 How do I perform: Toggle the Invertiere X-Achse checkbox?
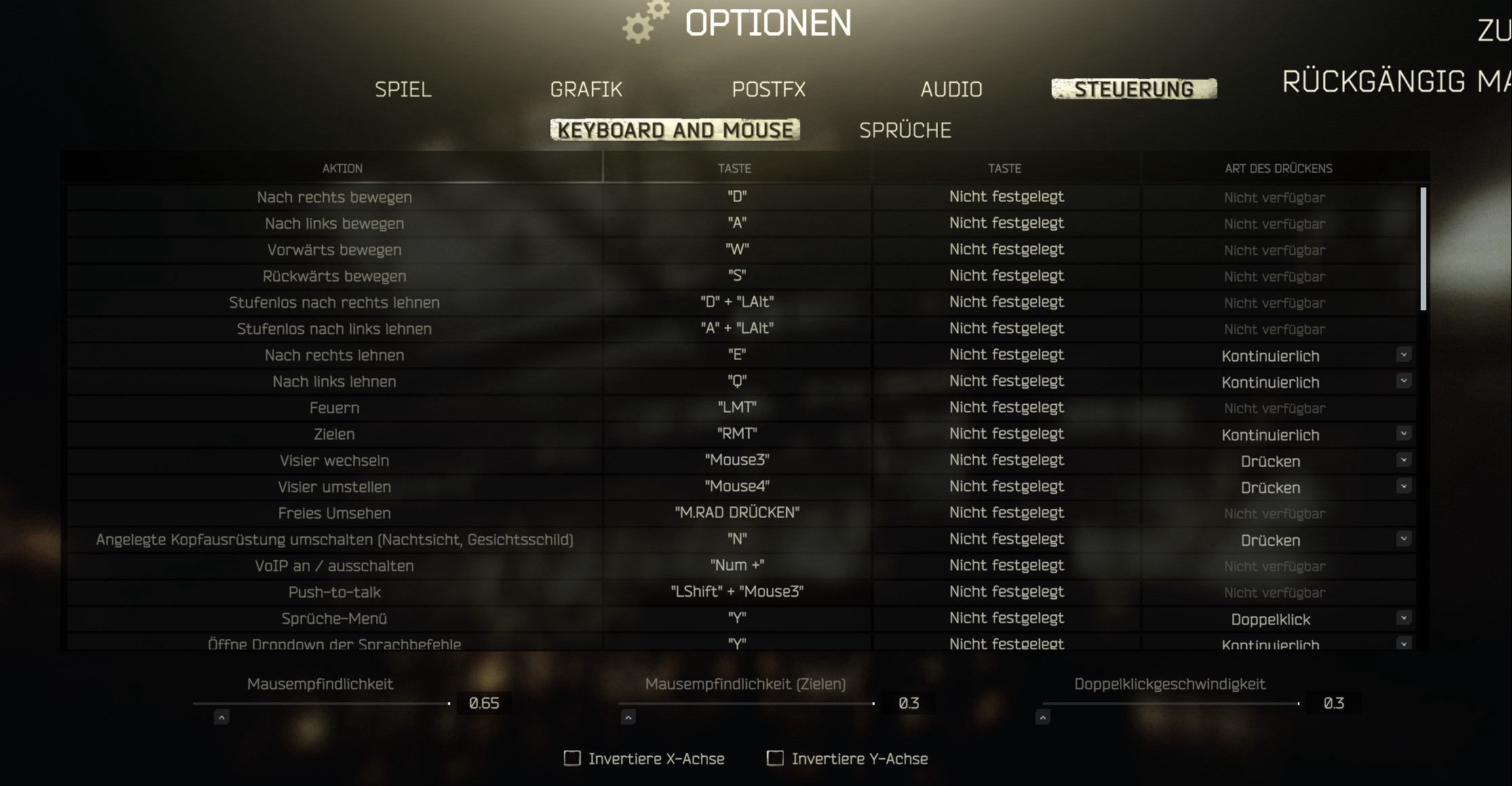tap(573, 758)
